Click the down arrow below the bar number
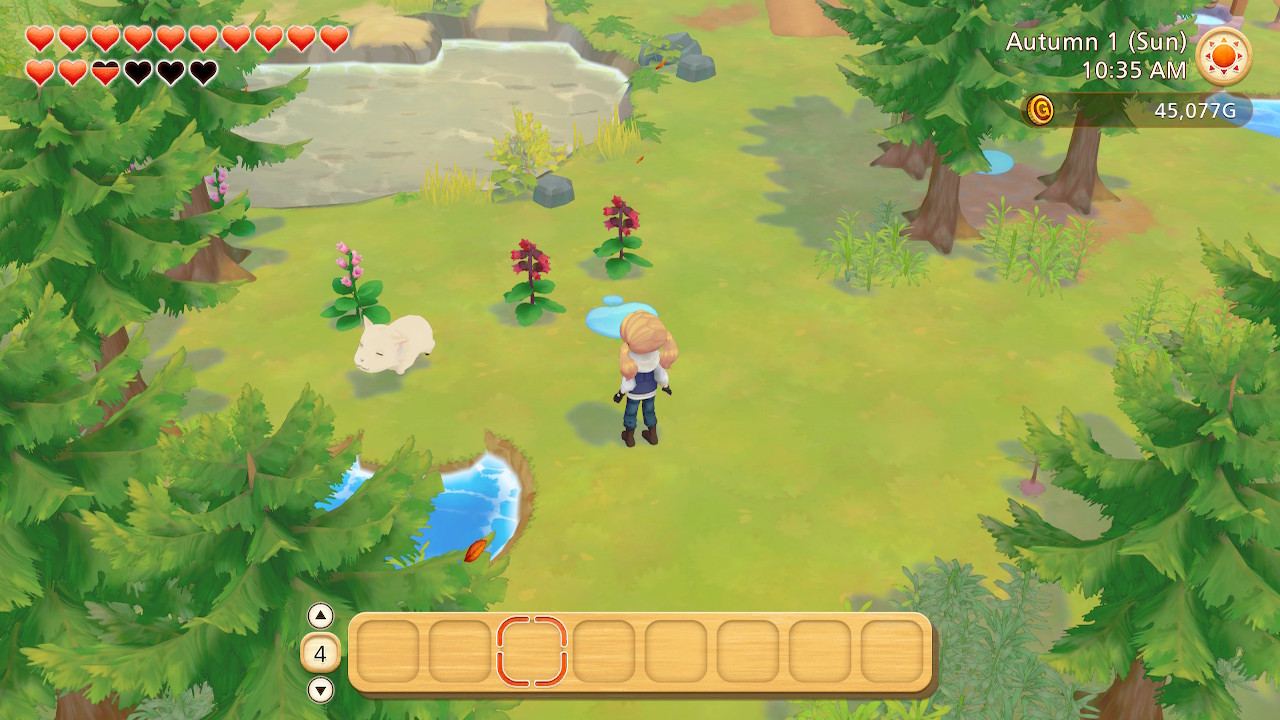The width and height of the screenshot is (1280, 720). point(322,688)
